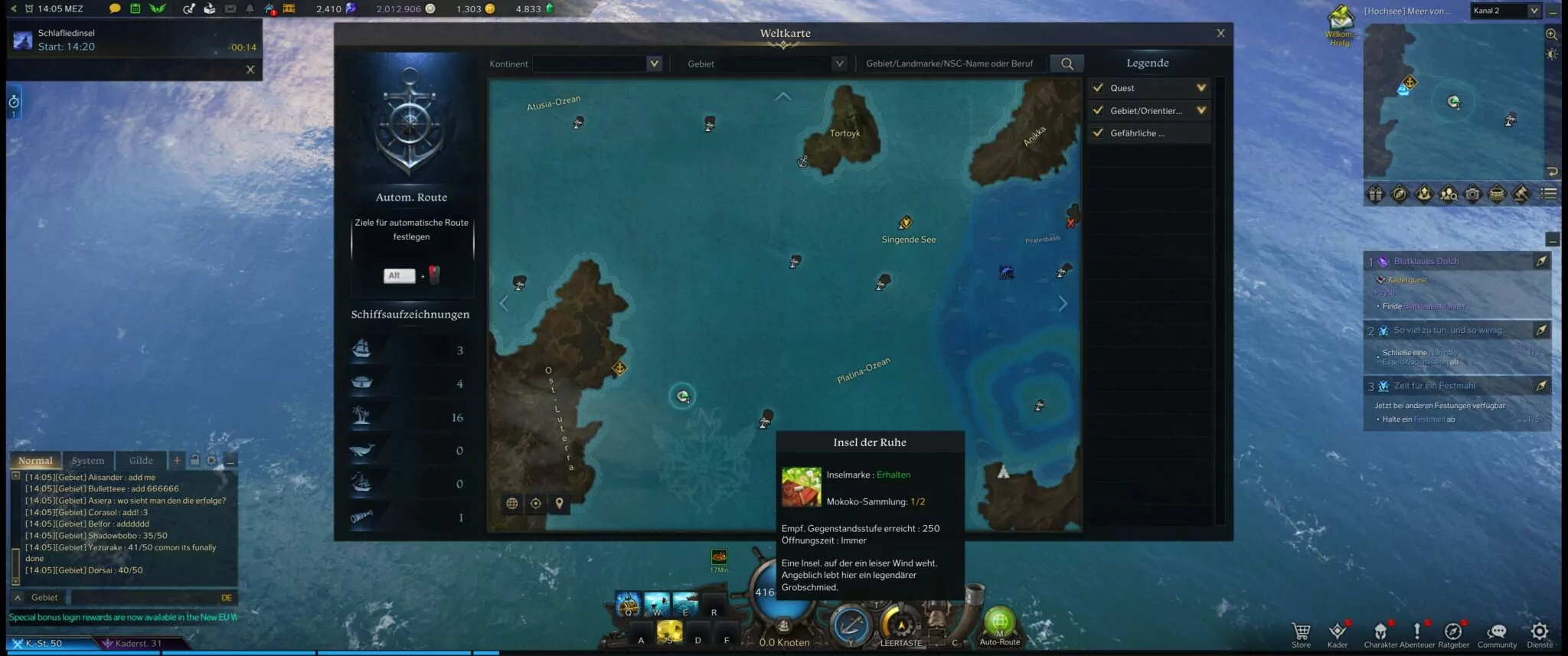Viewport: 1568px width, 656px height.
Task: Click the map search text field
Action: 952,64
